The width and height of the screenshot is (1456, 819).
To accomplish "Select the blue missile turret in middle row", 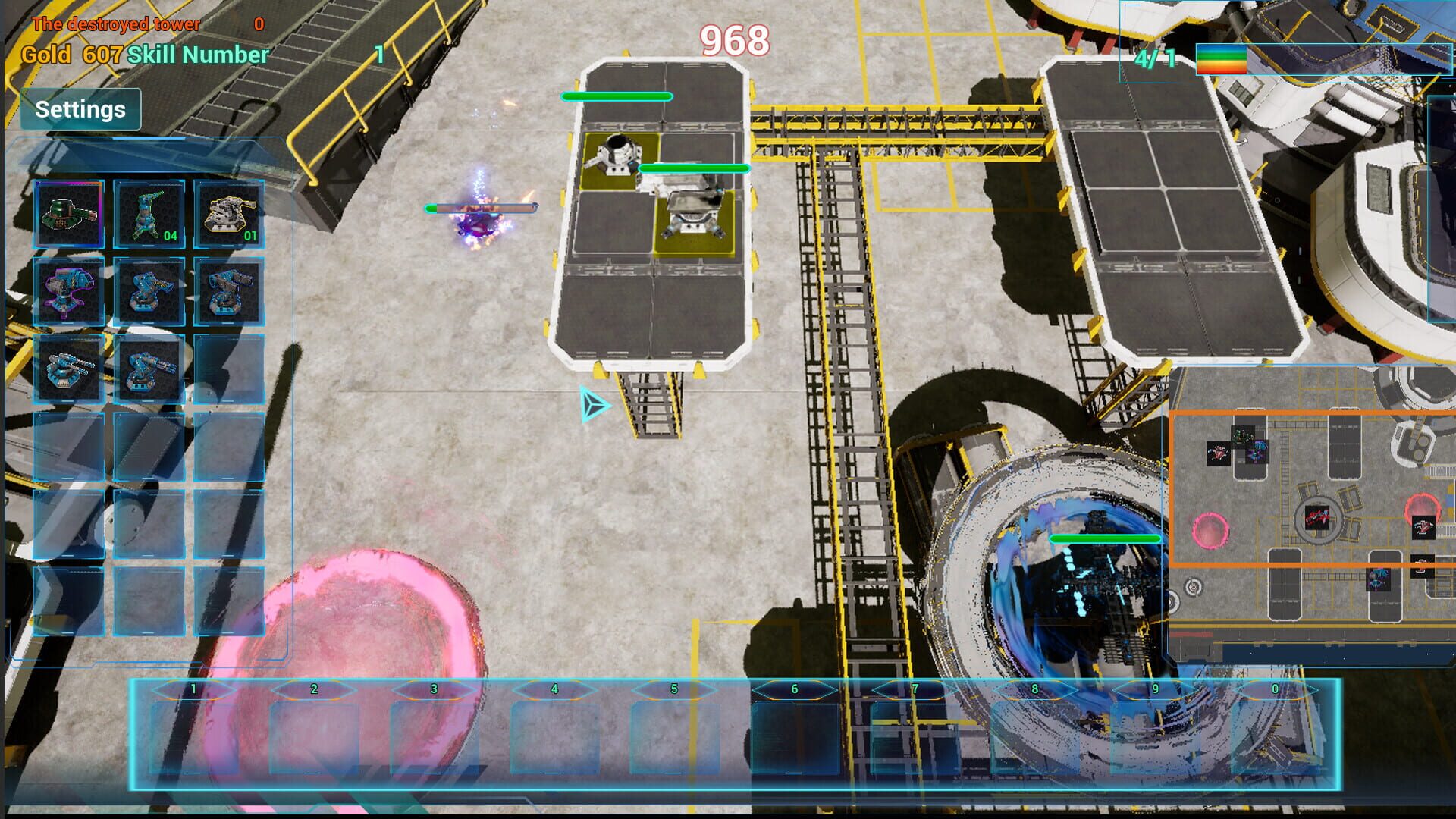I will point(149,292).
